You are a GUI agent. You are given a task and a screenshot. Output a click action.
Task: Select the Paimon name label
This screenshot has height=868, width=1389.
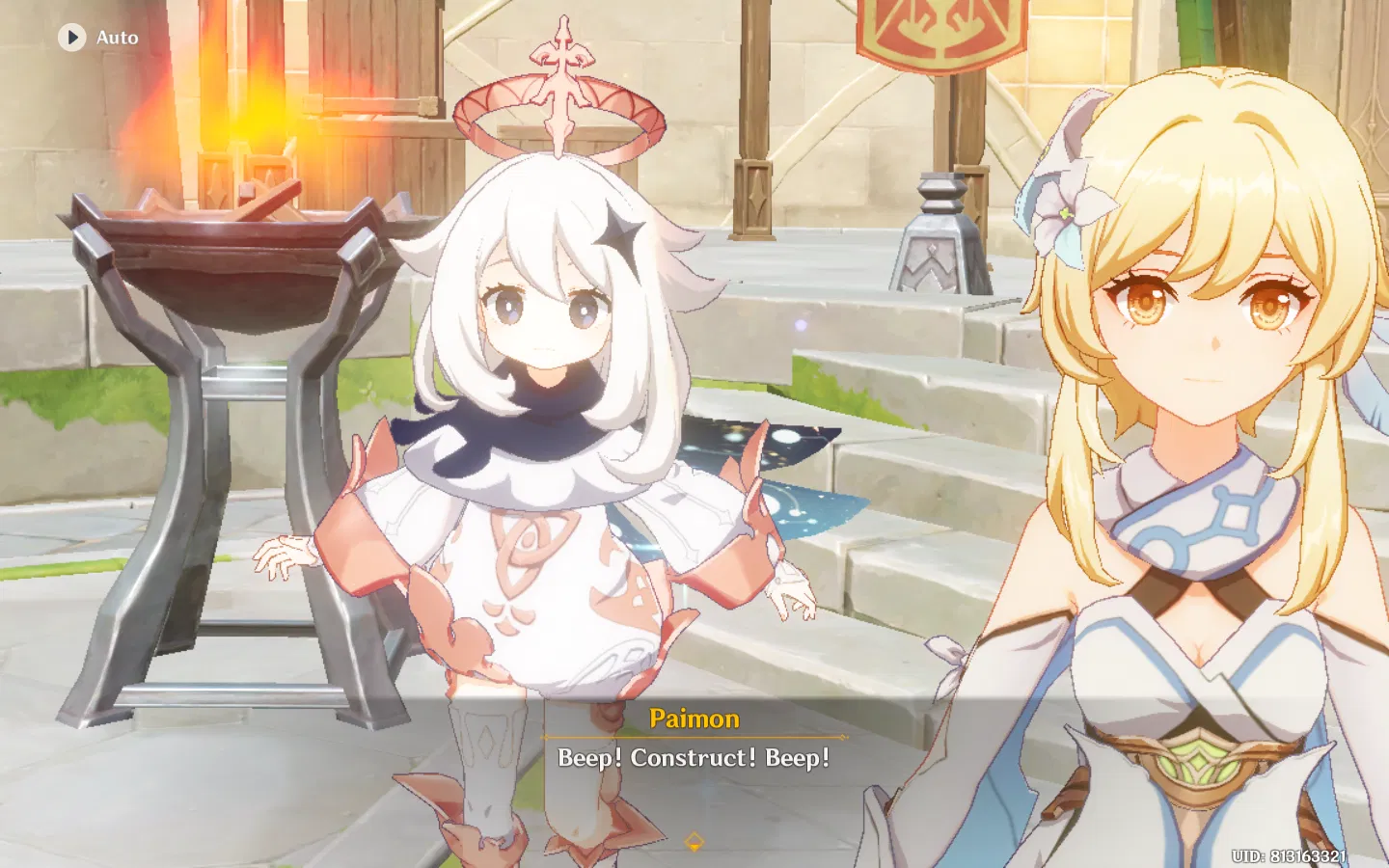coord(694,719)
